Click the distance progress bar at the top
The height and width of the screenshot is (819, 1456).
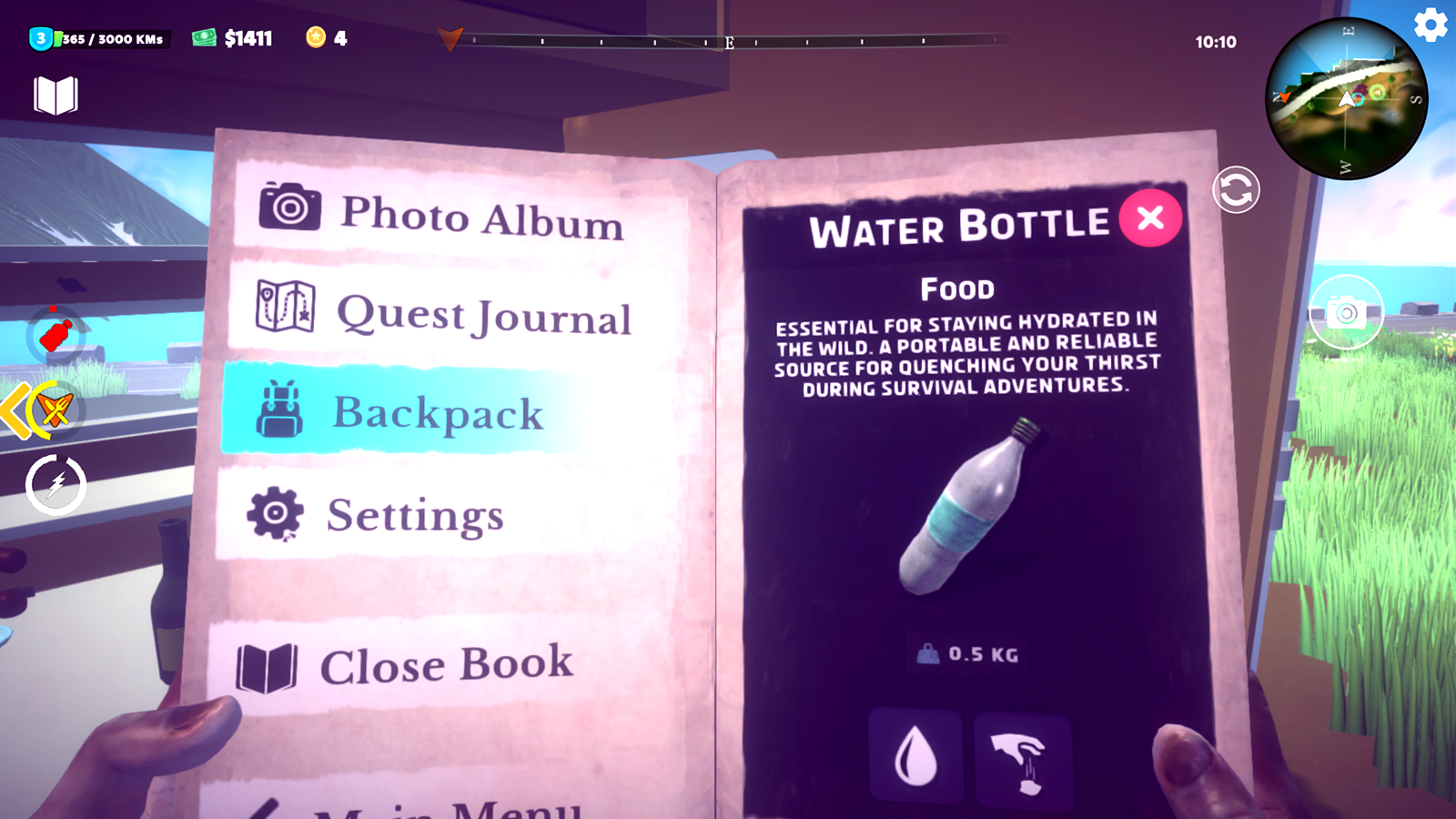coord(728,40)
